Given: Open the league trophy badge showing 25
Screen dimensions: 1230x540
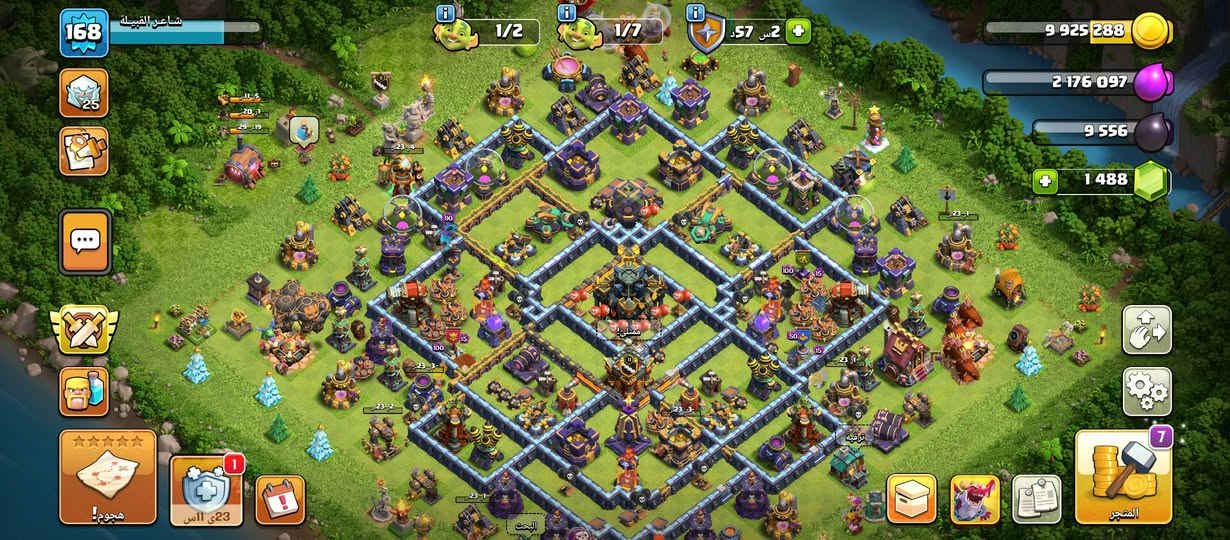Looking at the screenshot, I should 84,95.
